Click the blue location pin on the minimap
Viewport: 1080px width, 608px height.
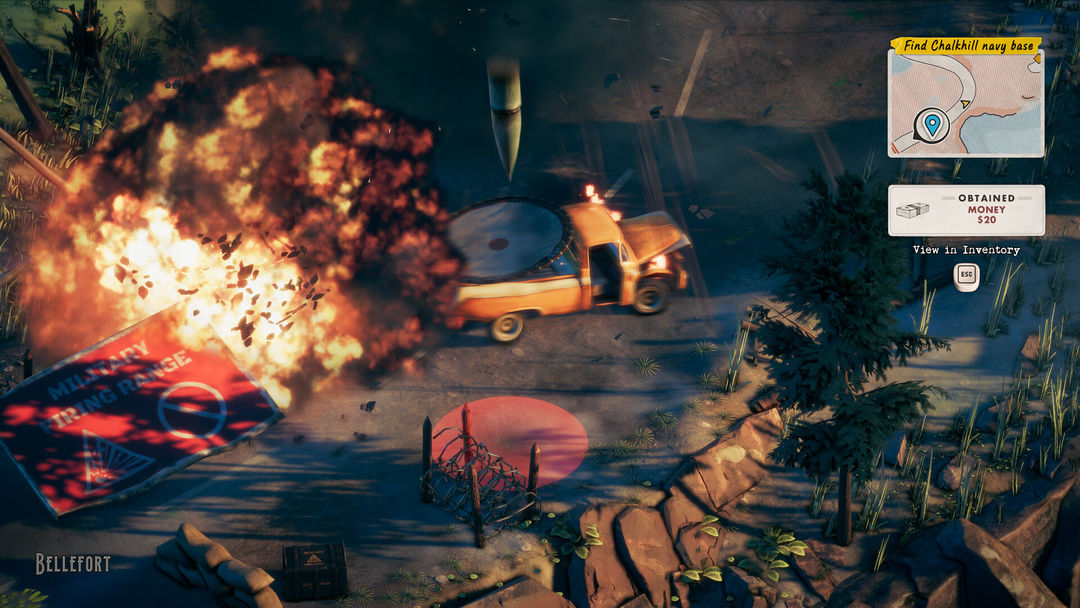tap(932, 125)
